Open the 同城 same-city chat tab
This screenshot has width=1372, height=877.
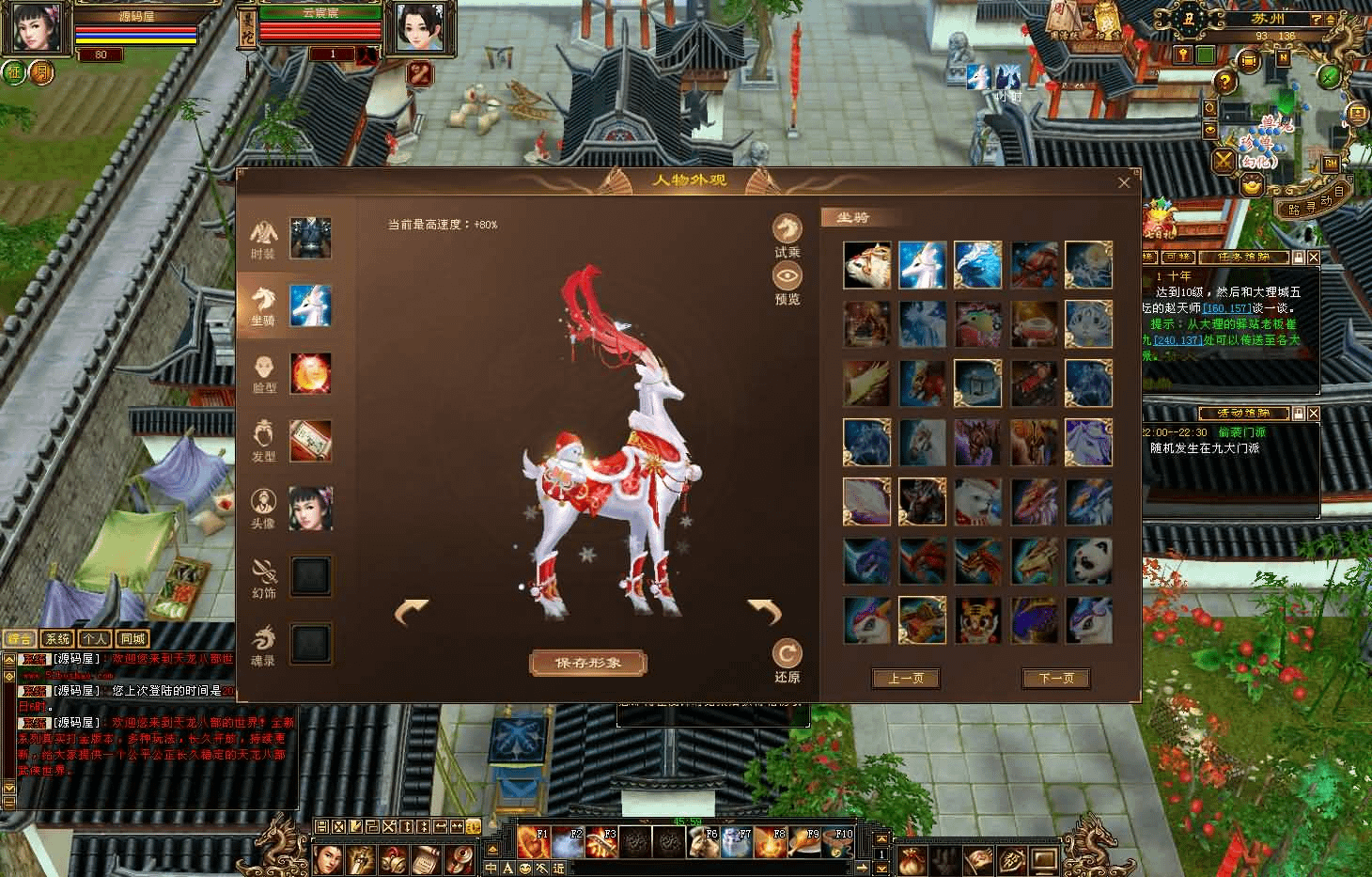point(133,639)
